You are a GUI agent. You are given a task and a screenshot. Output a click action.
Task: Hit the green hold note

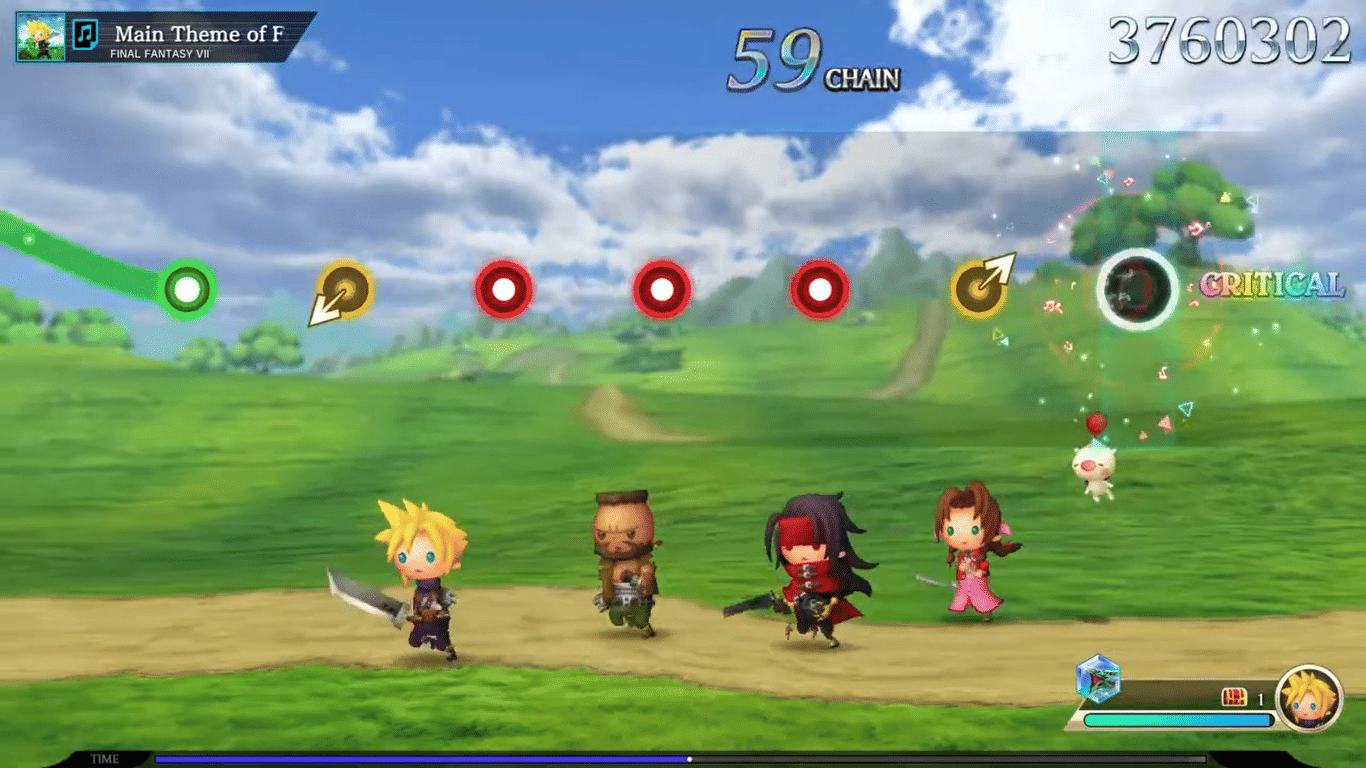pyautogui.click(x=187, y=290)
